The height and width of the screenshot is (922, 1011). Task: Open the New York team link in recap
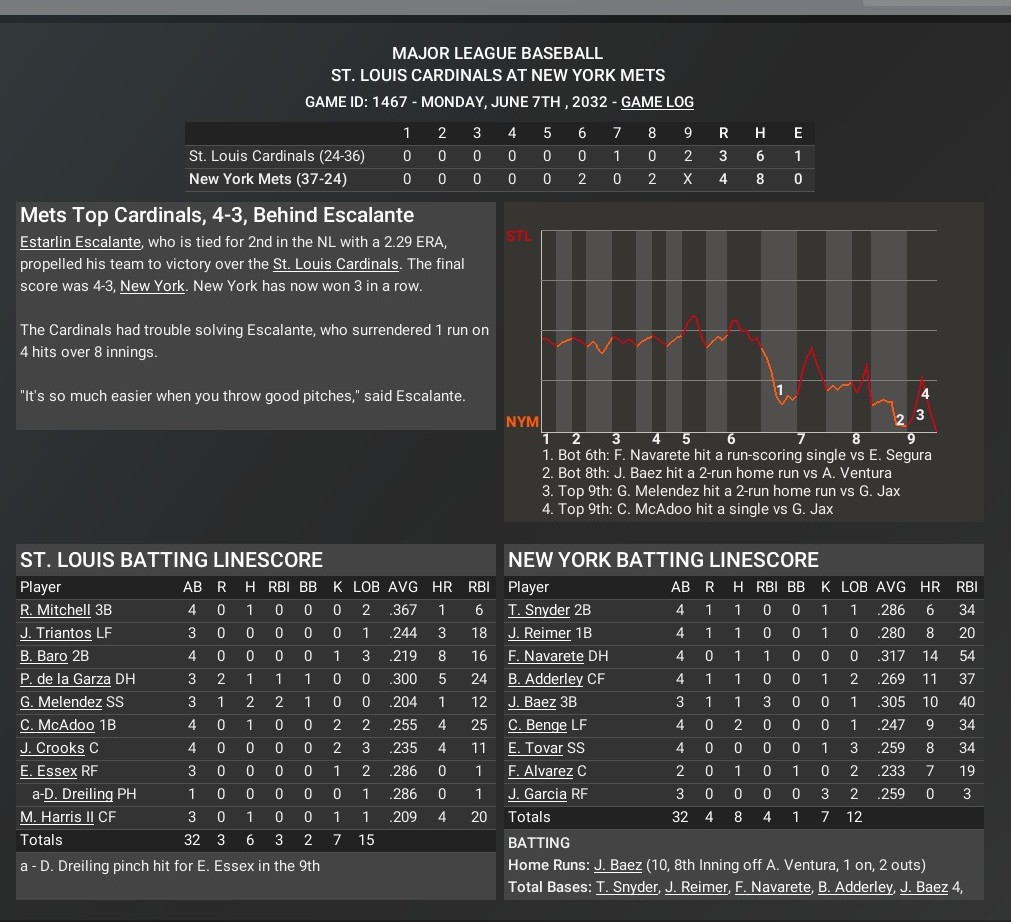click(152, 286)
